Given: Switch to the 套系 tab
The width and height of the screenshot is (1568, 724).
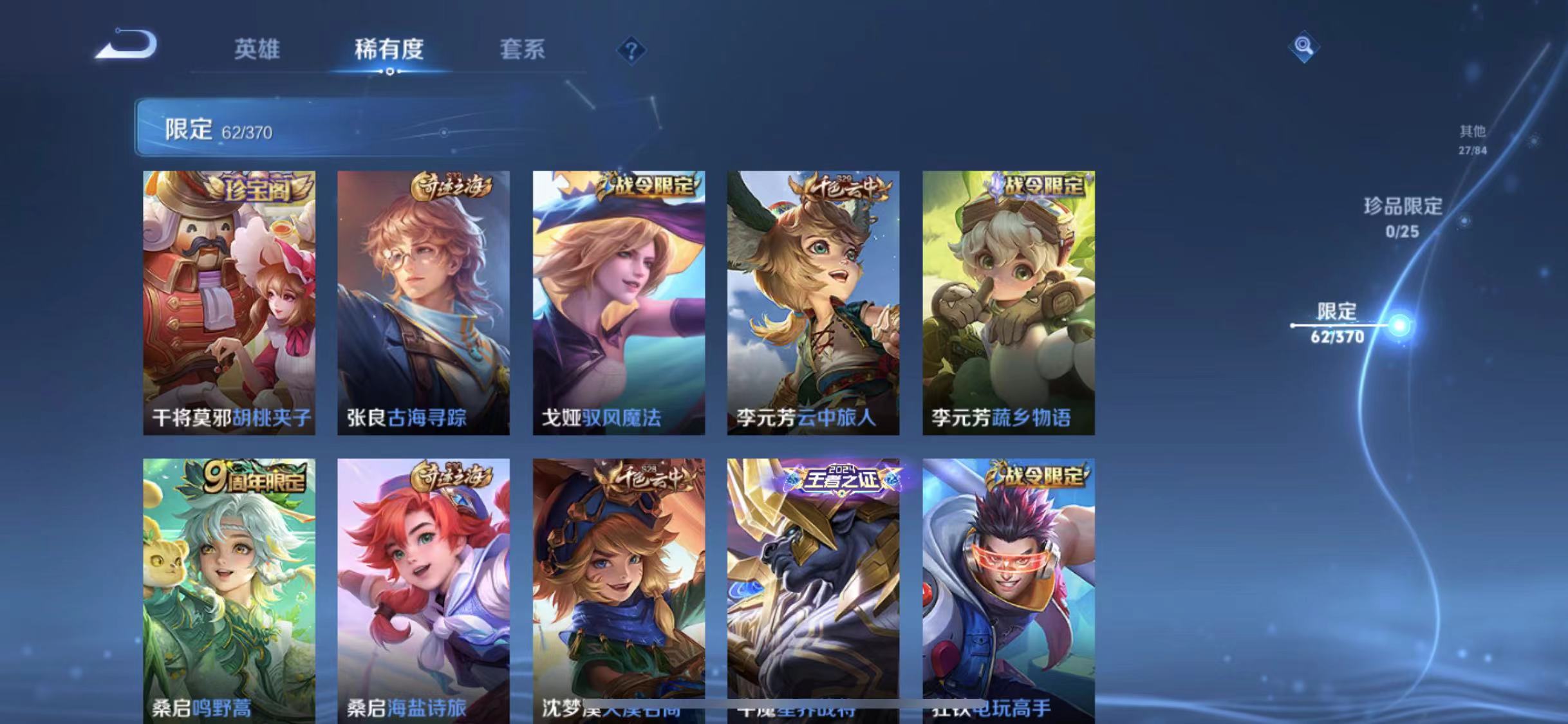Looking at the screenshot, I should point(523,50).
